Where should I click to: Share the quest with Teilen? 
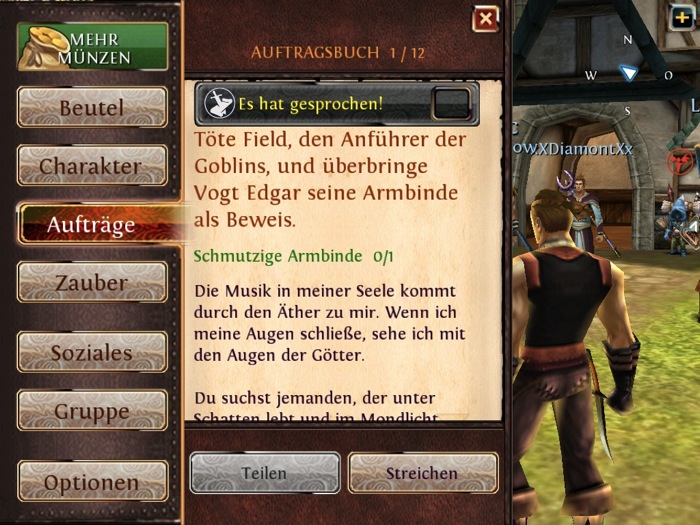[264, 473]
